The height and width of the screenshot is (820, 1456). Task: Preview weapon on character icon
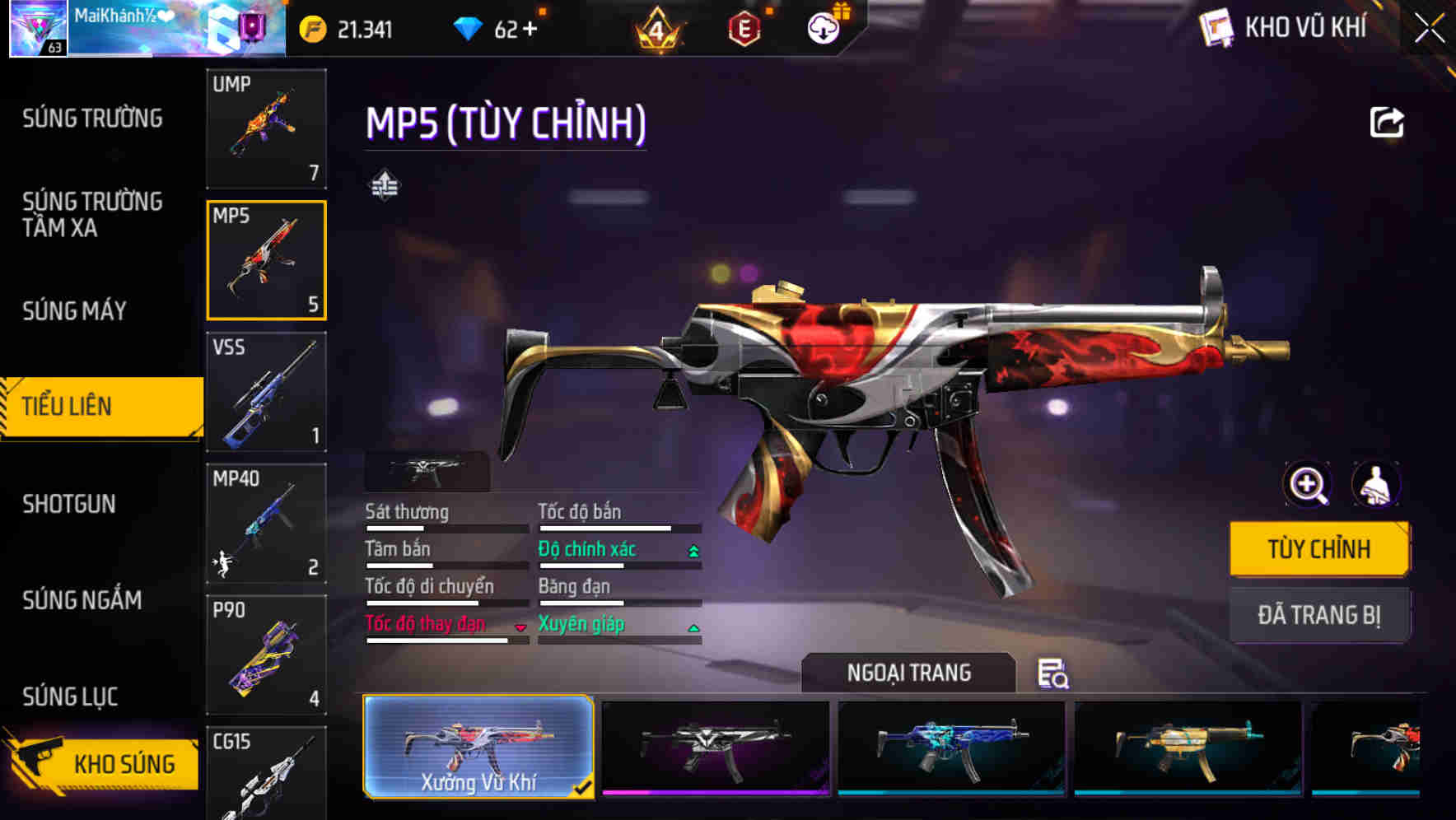click(1375, 484)
